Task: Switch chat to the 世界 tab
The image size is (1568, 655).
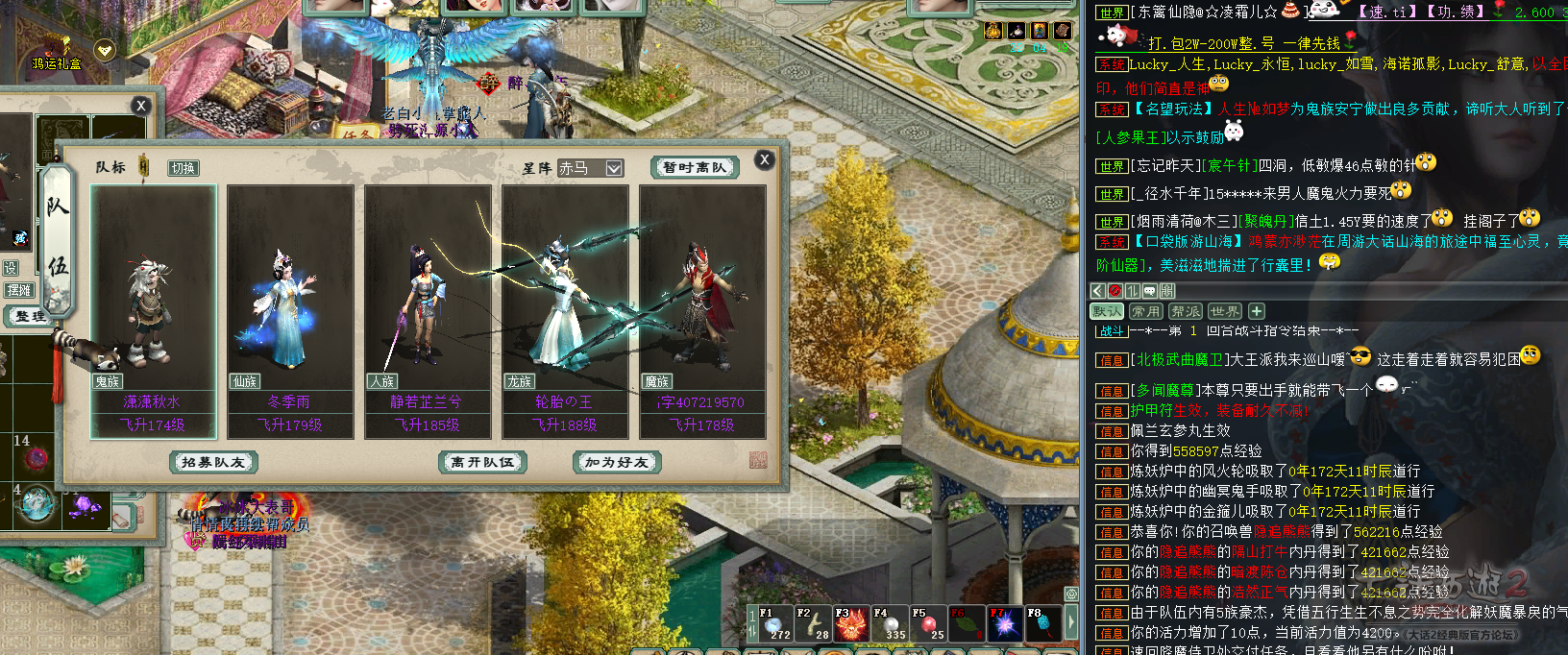Action: [1224, 311]
